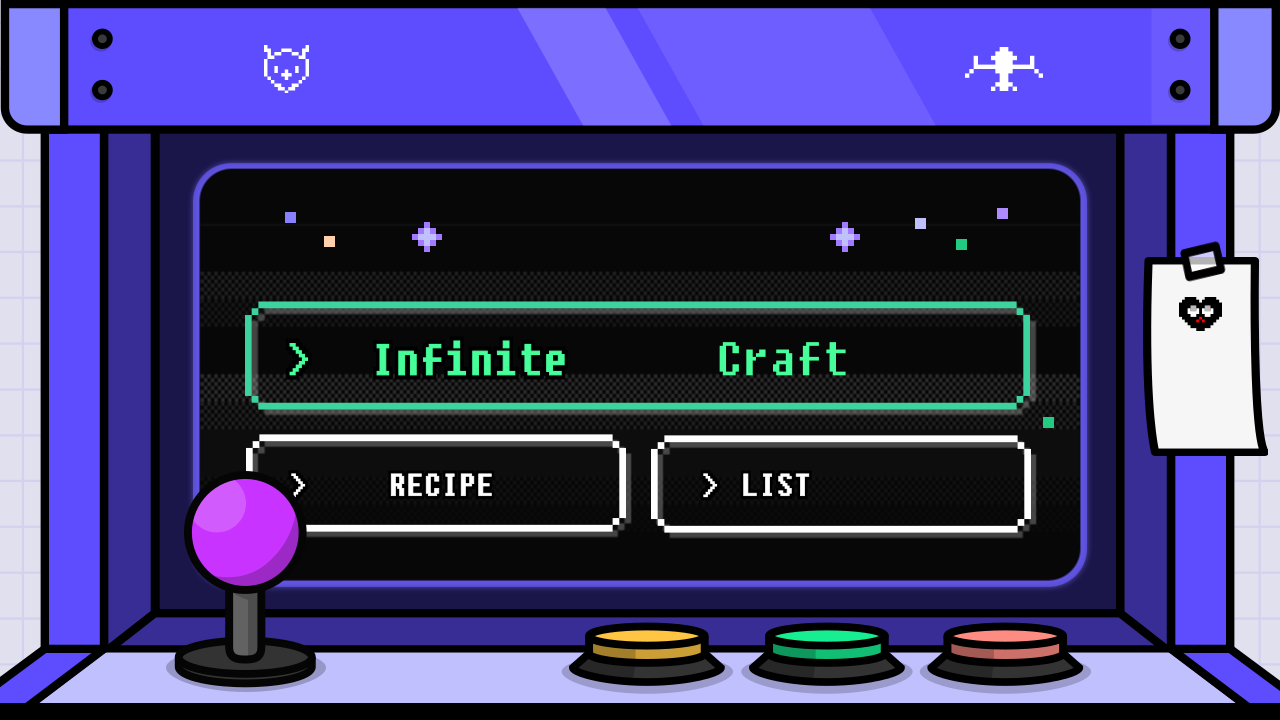Open the RECIPE menu option
Image resolution: width=1280 pixels, height=720 pixels.
(x=440, y=485)
